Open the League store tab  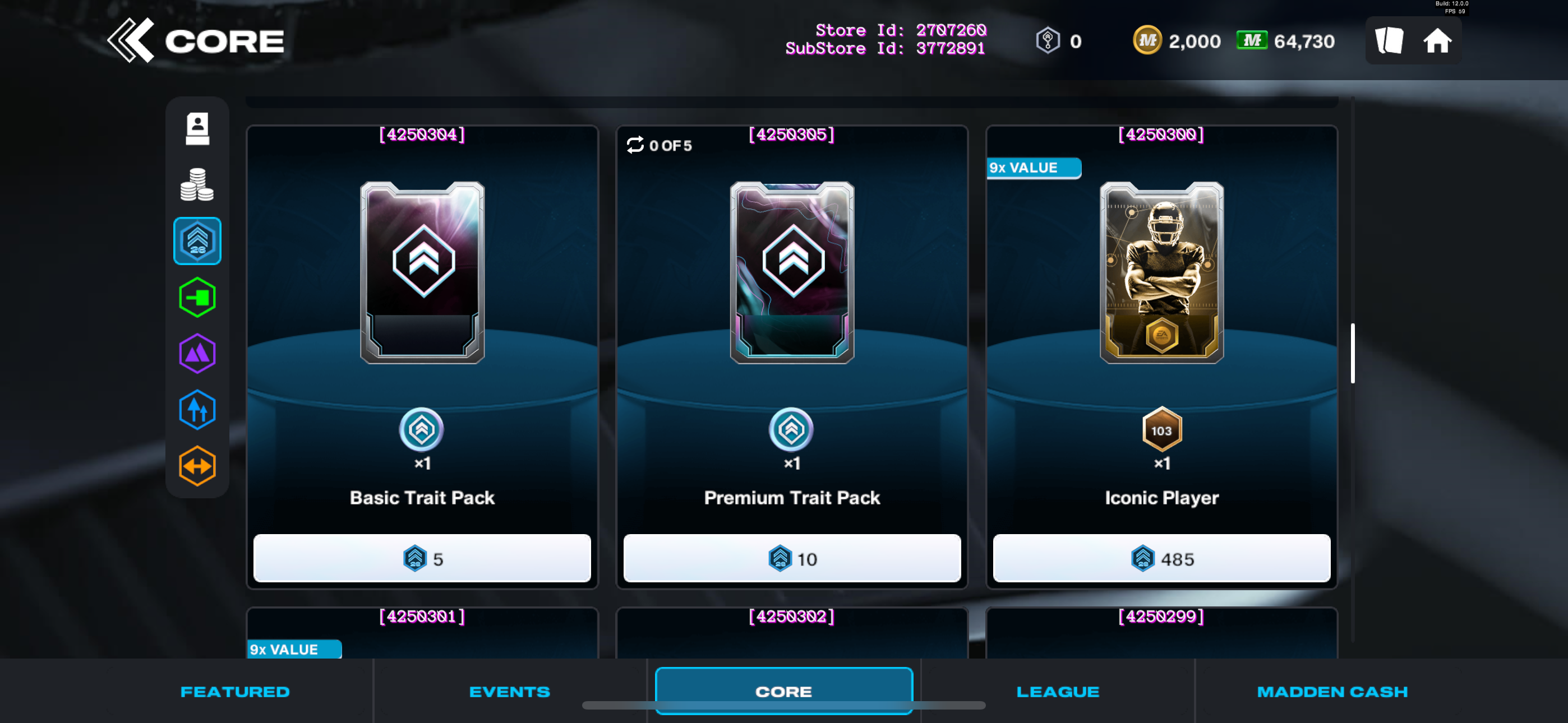click(1058, 692)
